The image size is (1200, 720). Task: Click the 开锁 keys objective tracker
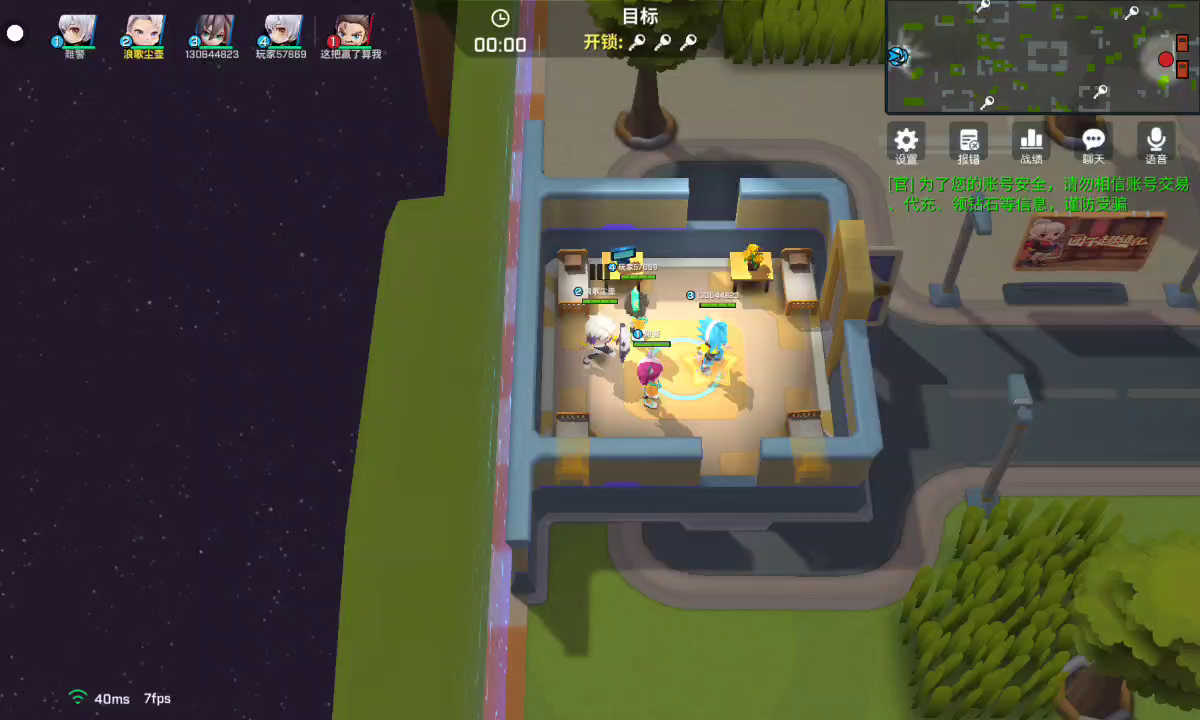tap(640, 42)
